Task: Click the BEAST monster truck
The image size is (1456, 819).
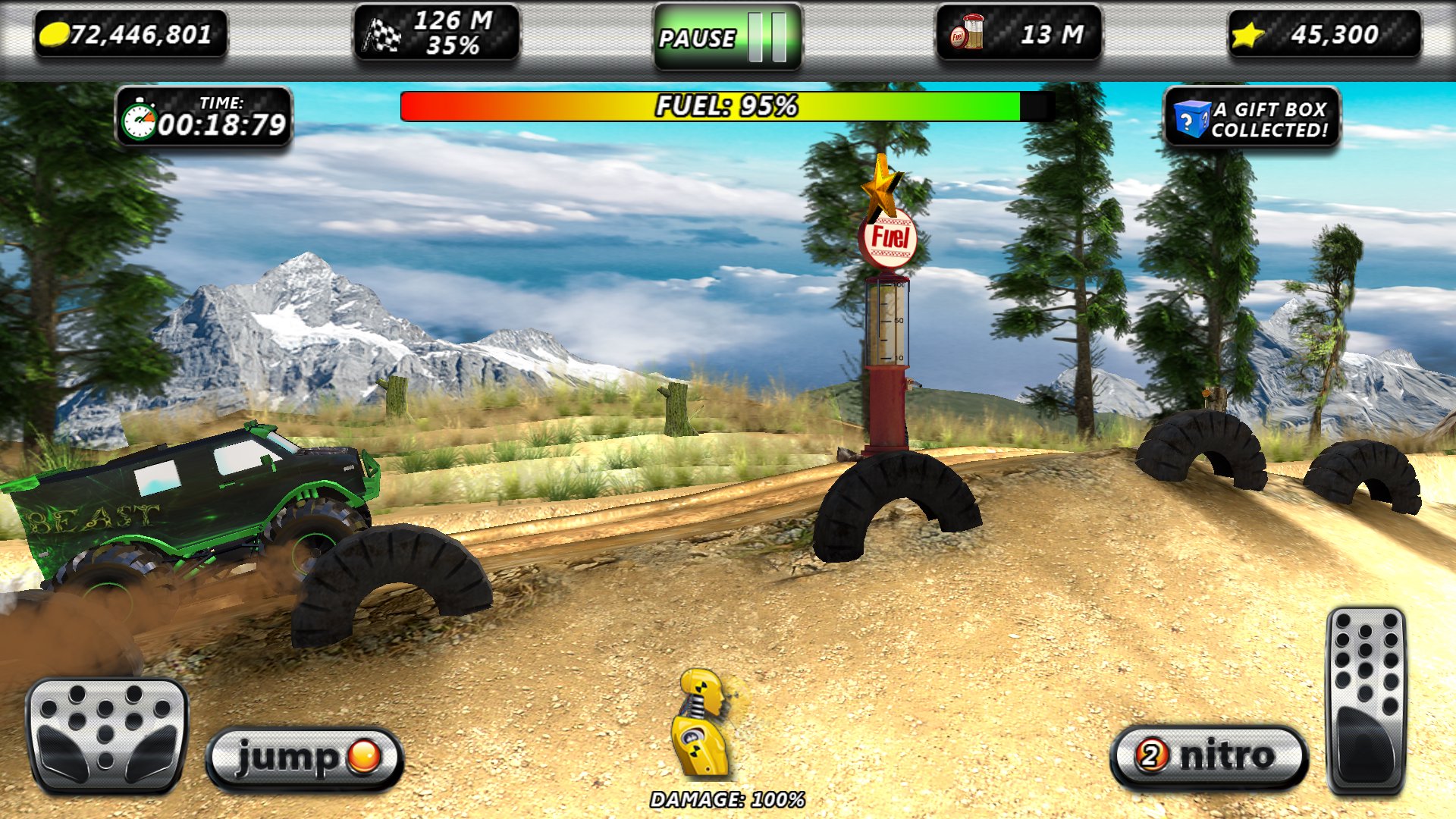Action: tap(190, 500)
